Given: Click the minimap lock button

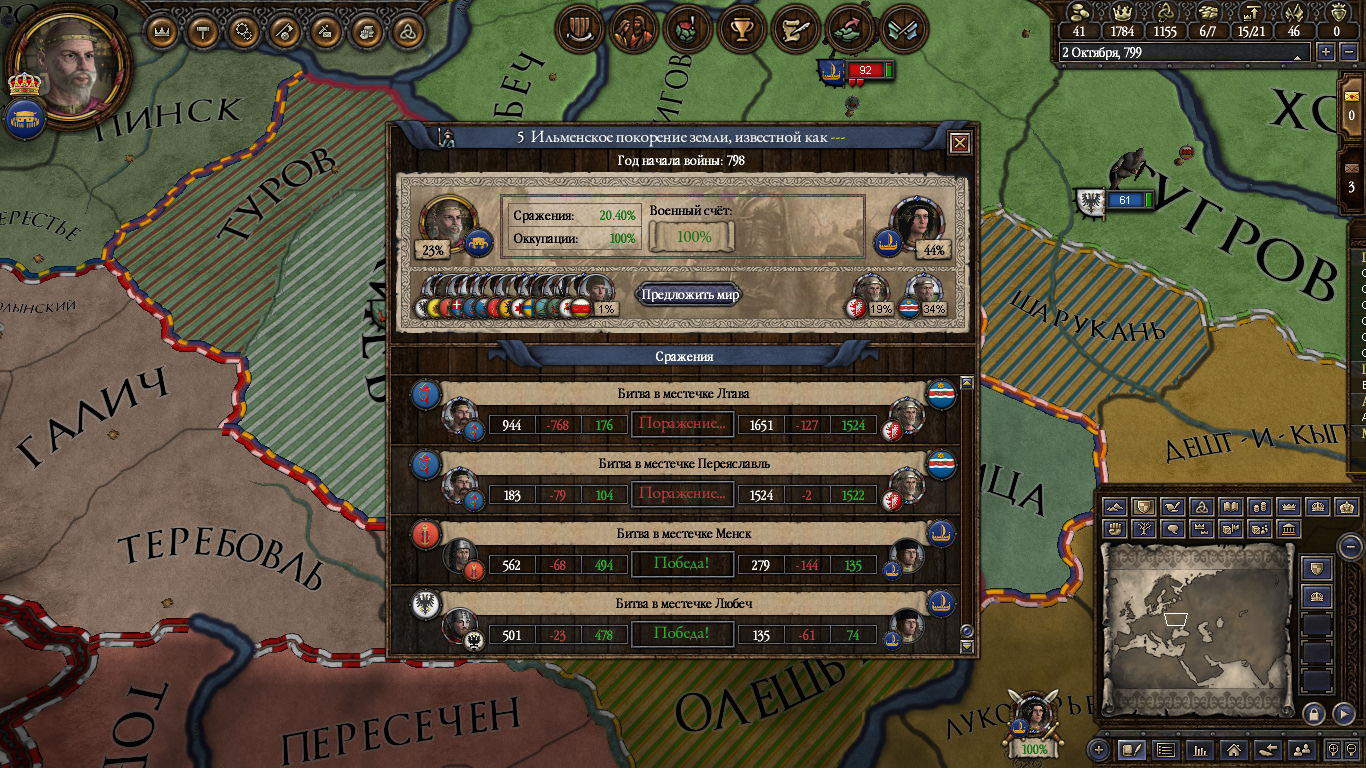Looking at the screenshot, I should [x=1314, y=713].
